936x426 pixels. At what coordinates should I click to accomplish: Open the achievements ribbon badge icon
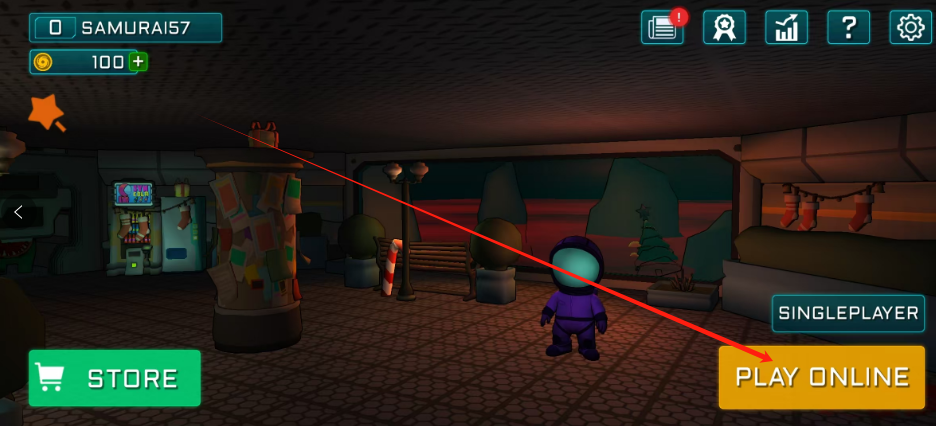click(x=724, y=27)
